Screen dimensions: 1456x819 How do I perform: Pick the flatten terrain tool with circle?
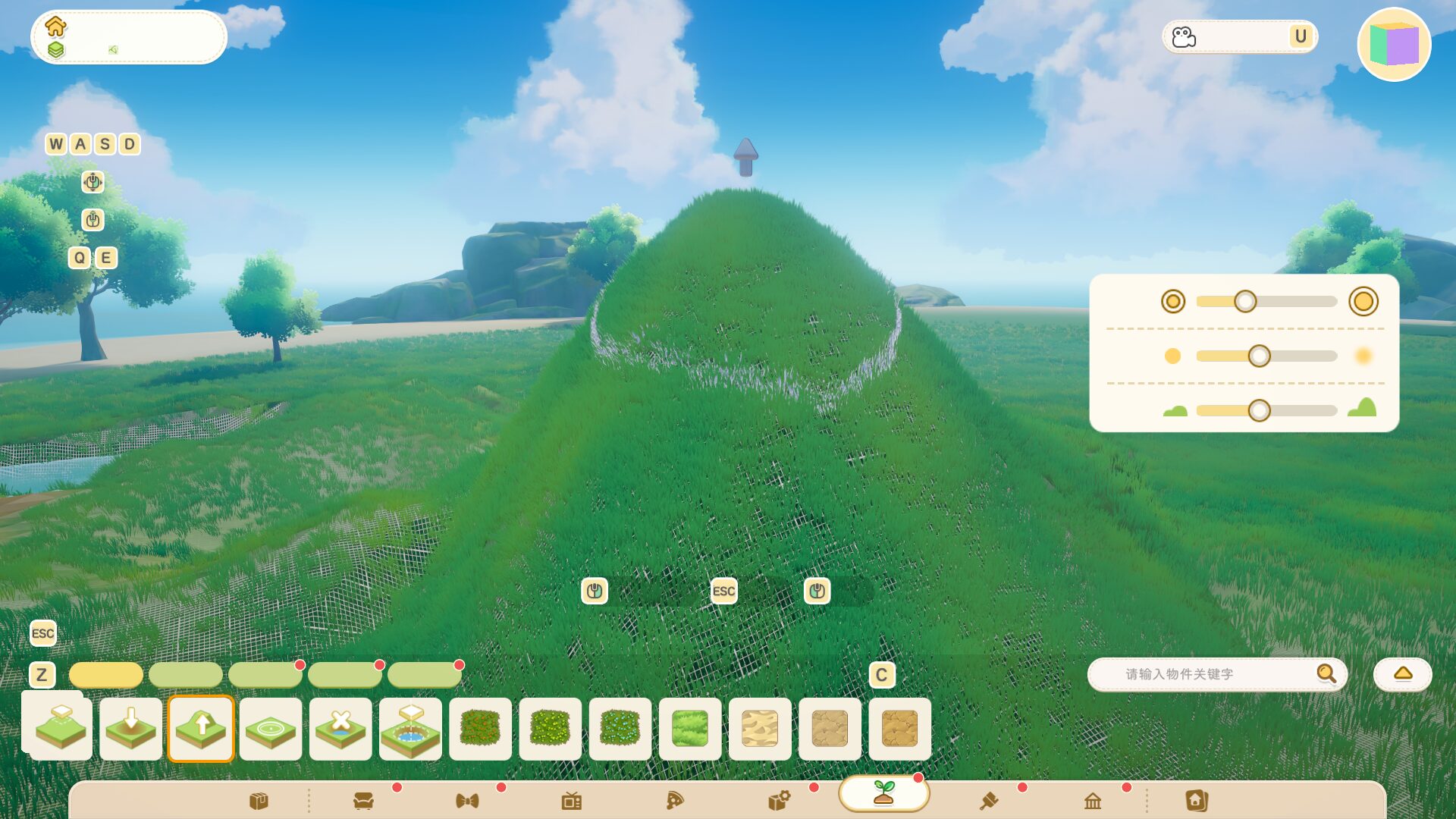pos(271,729)
